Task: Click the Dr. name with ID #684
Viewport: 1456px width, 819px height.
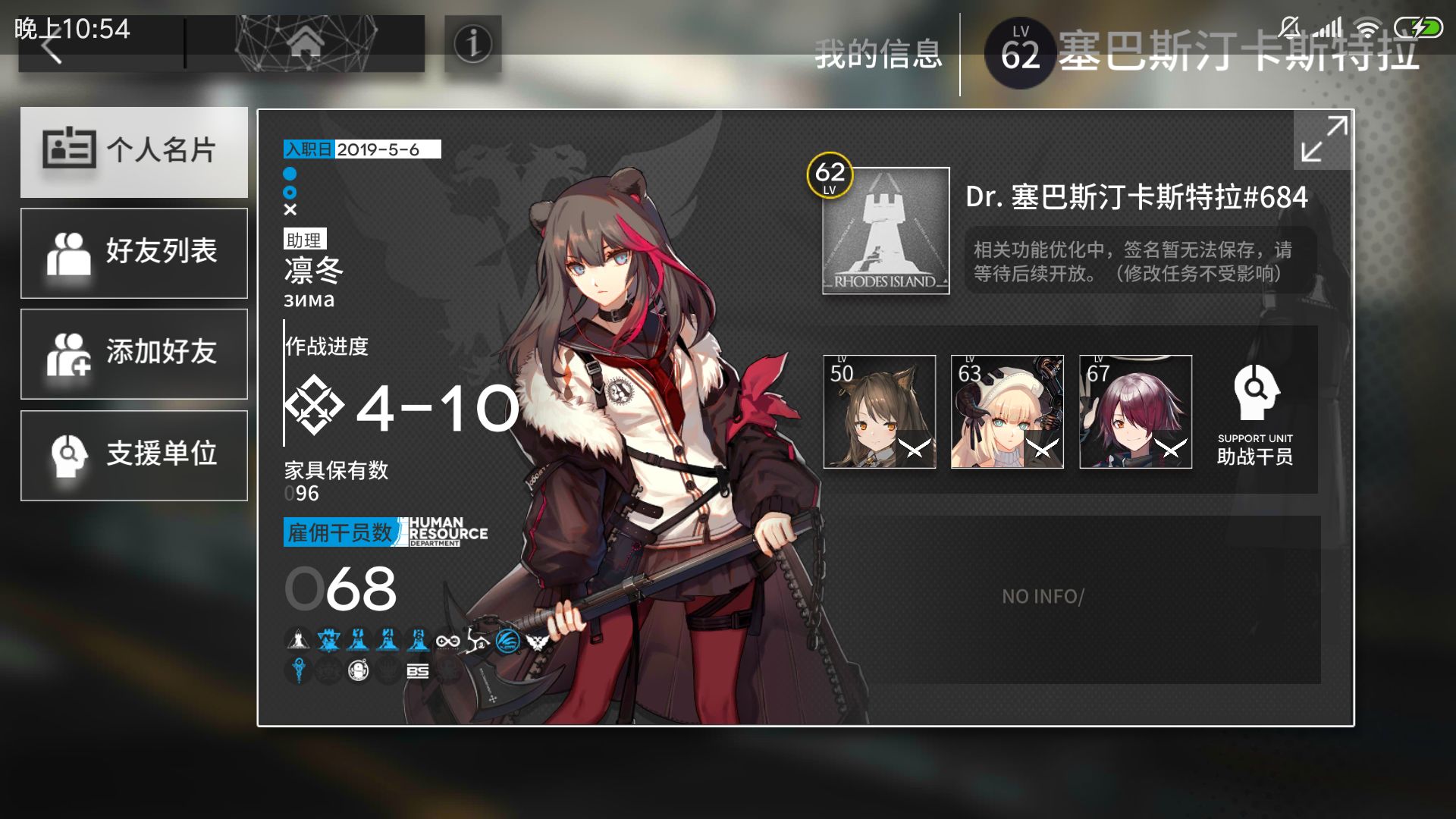Action: click(x=1136, y=197)
